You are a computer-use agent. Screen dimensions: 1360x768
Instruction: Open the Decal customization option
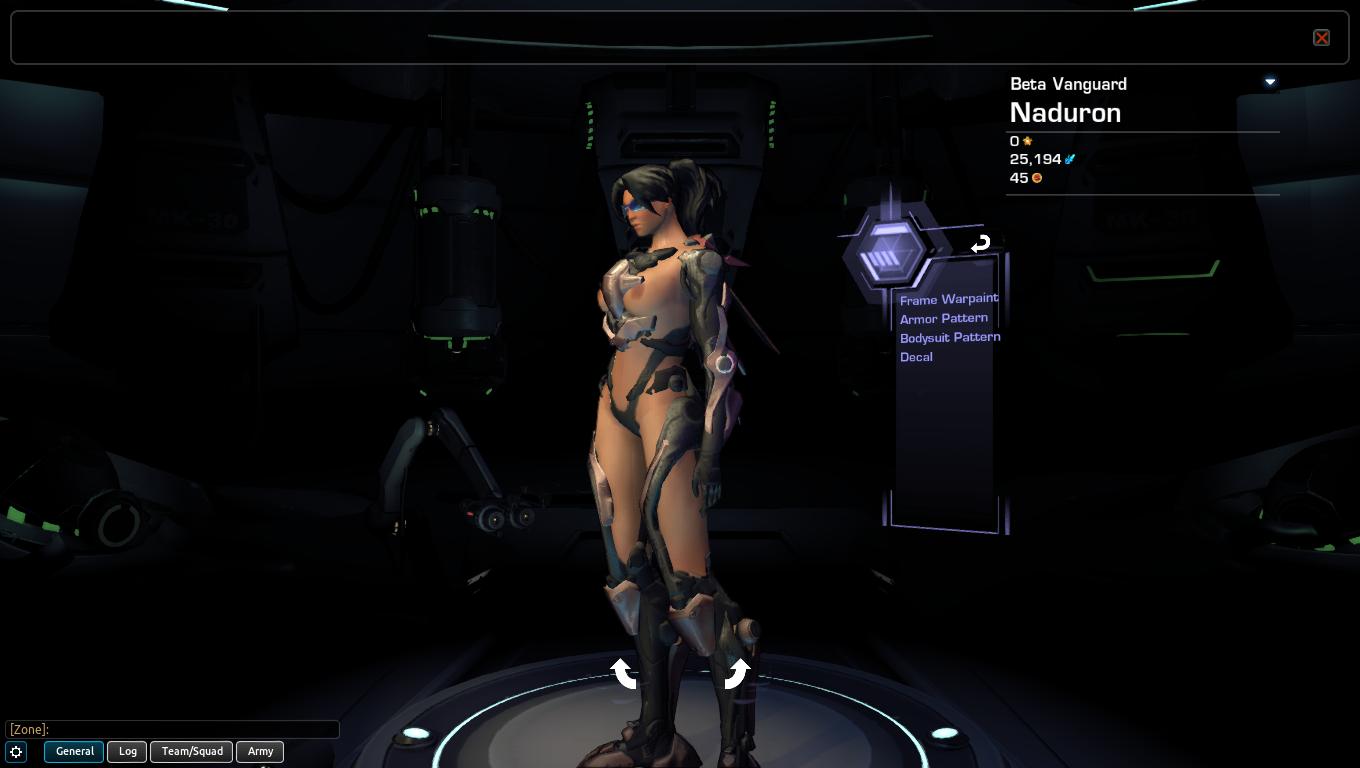(x=916, y=357)
